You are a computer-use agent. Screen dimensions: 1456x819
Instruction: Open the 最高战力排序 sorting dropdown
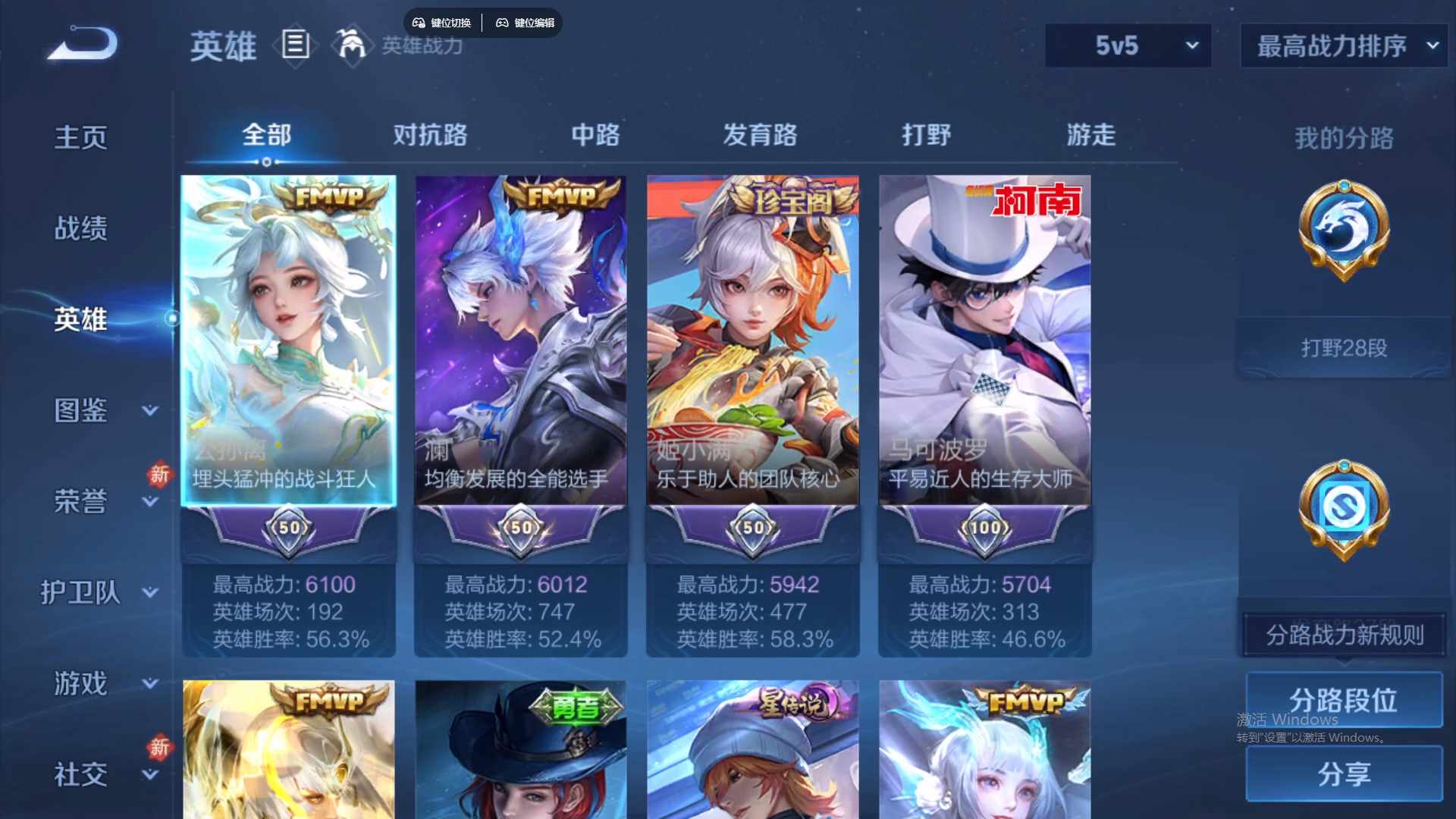coord(1341,45)
